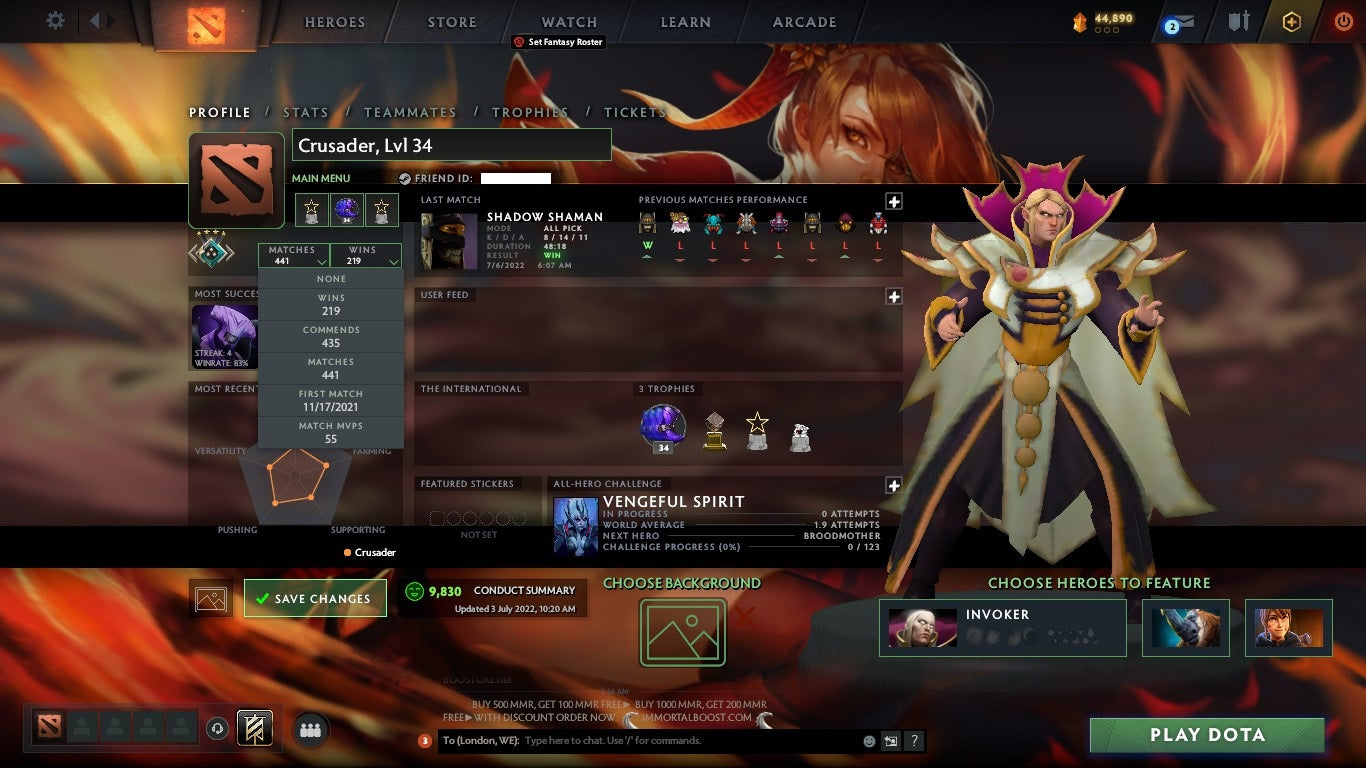Click the SAVE CHANGES button
This screenshot has height=768, width=1366.
[314, 597]
